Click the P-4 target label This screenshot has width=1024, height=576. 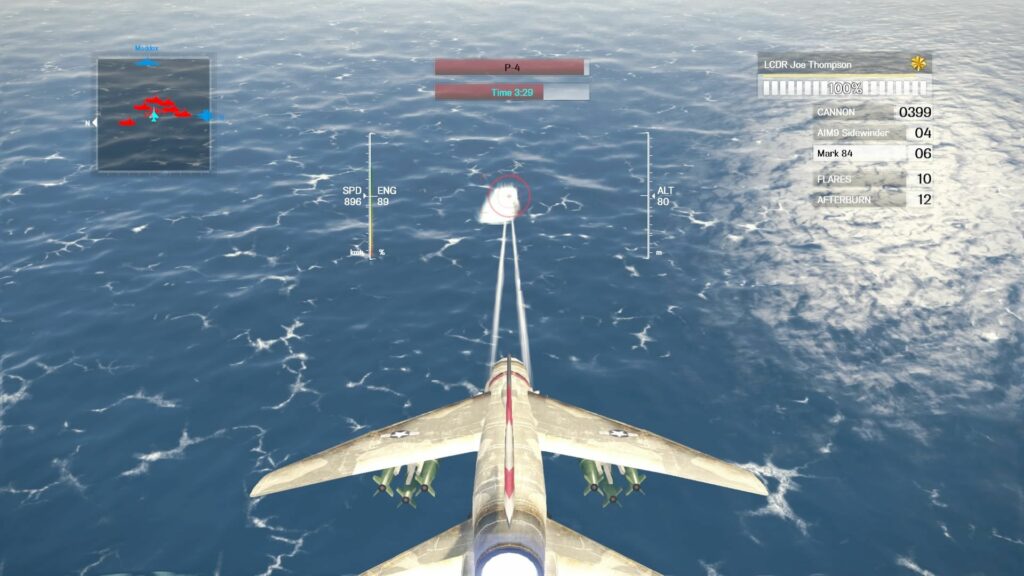point(510,67)
